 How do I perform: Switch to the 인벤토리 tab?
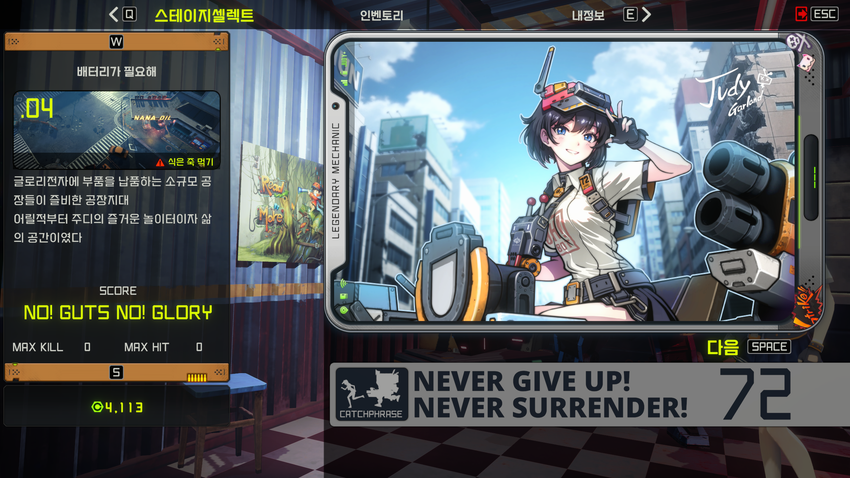[381, 15]
